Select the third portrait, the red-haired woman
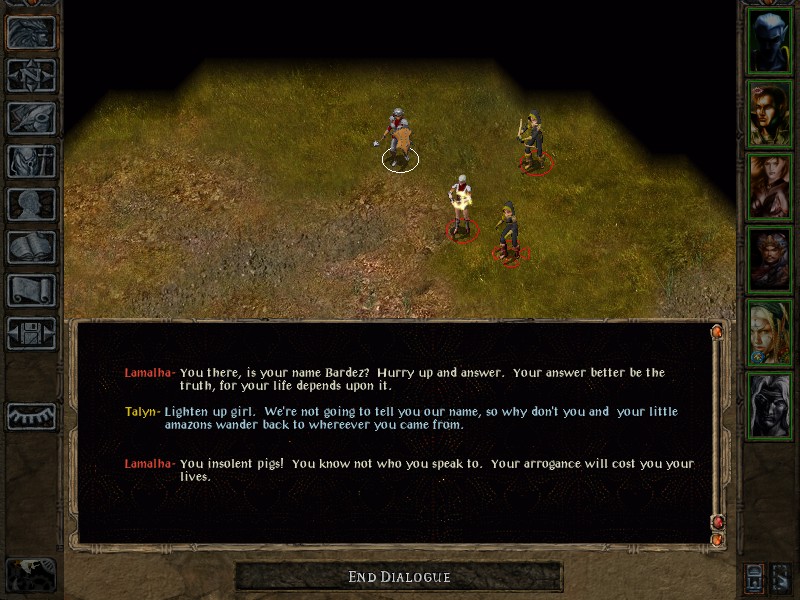Screen dimensions: 800x600 770,187
